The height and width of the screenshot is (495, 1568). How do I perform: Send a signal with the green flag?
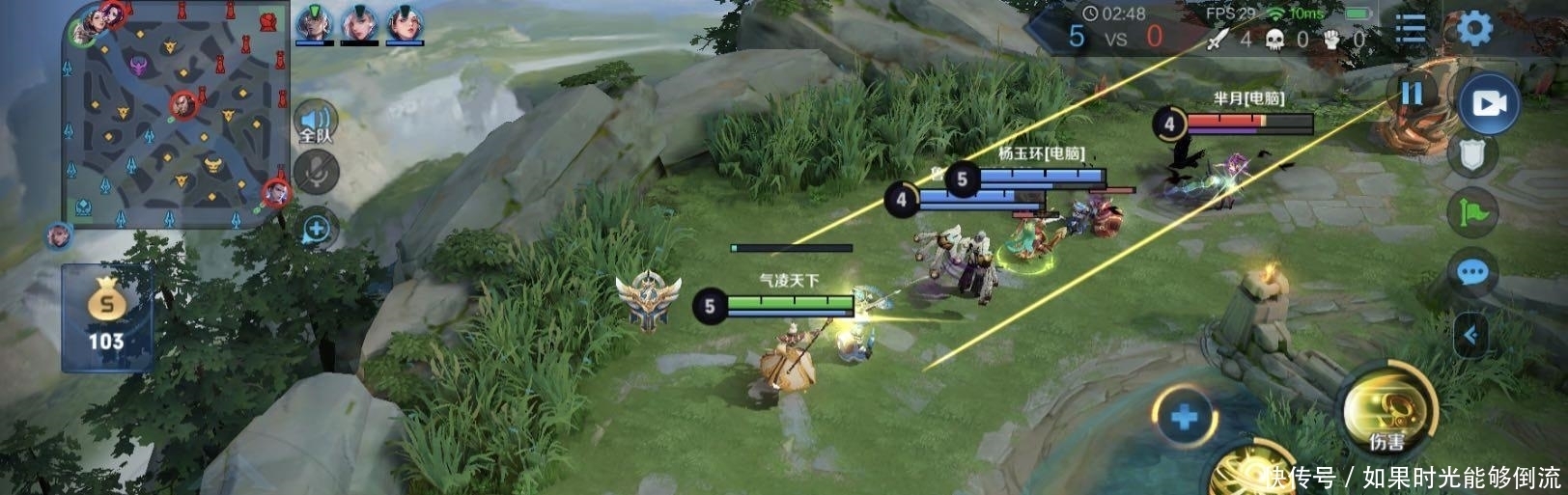(x=1473, y=212)
